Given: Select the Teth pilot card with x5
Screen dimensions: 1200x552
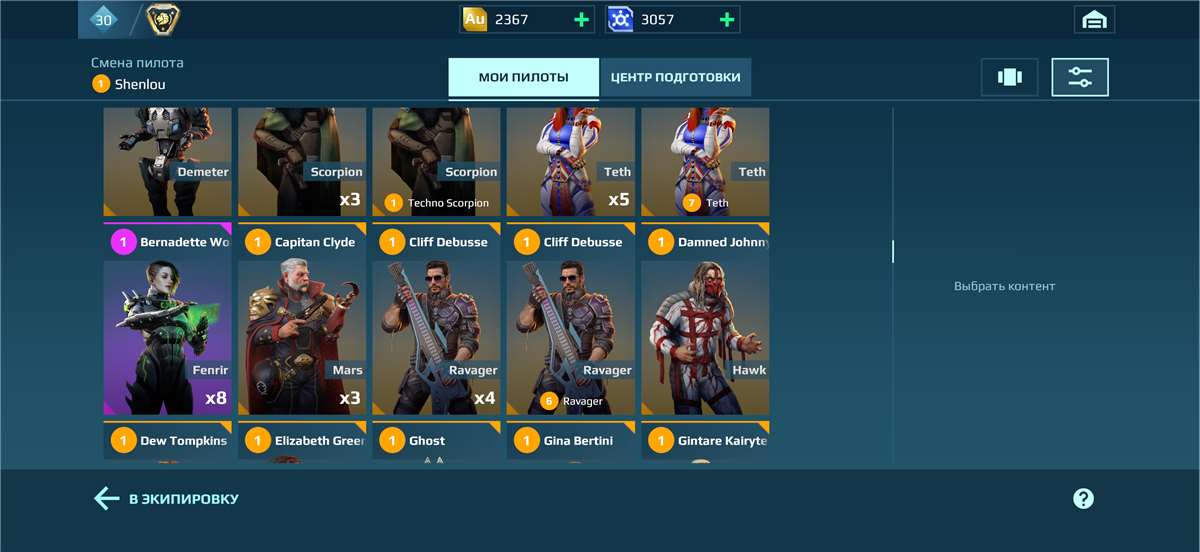Looking at the screenshot, I should tap(570, 160).
